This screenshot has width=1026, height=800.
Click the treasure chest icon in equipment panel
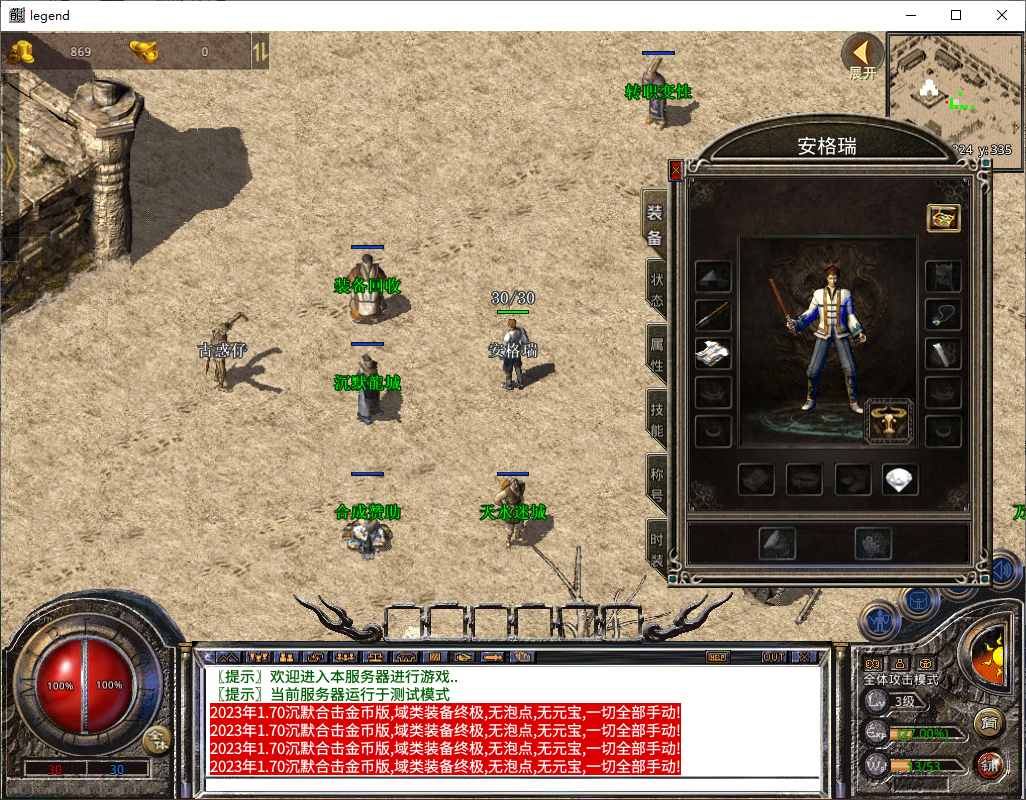point(943,217)
